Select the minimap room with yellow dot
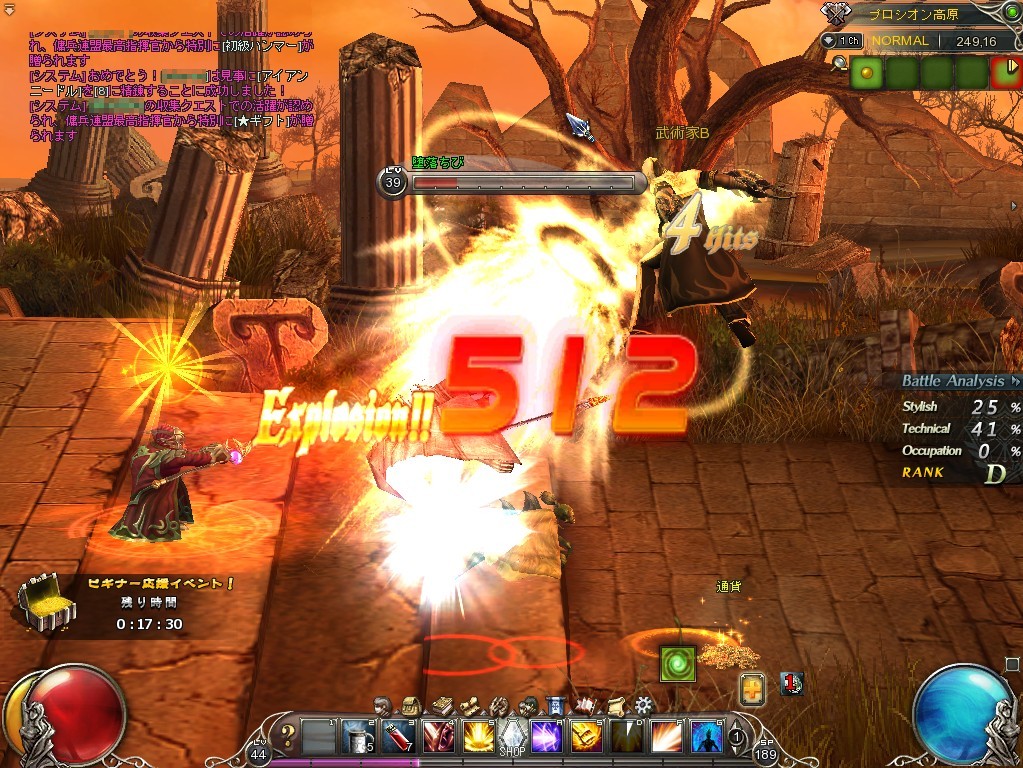This screenshot has width=1023, height=768. 865,73
